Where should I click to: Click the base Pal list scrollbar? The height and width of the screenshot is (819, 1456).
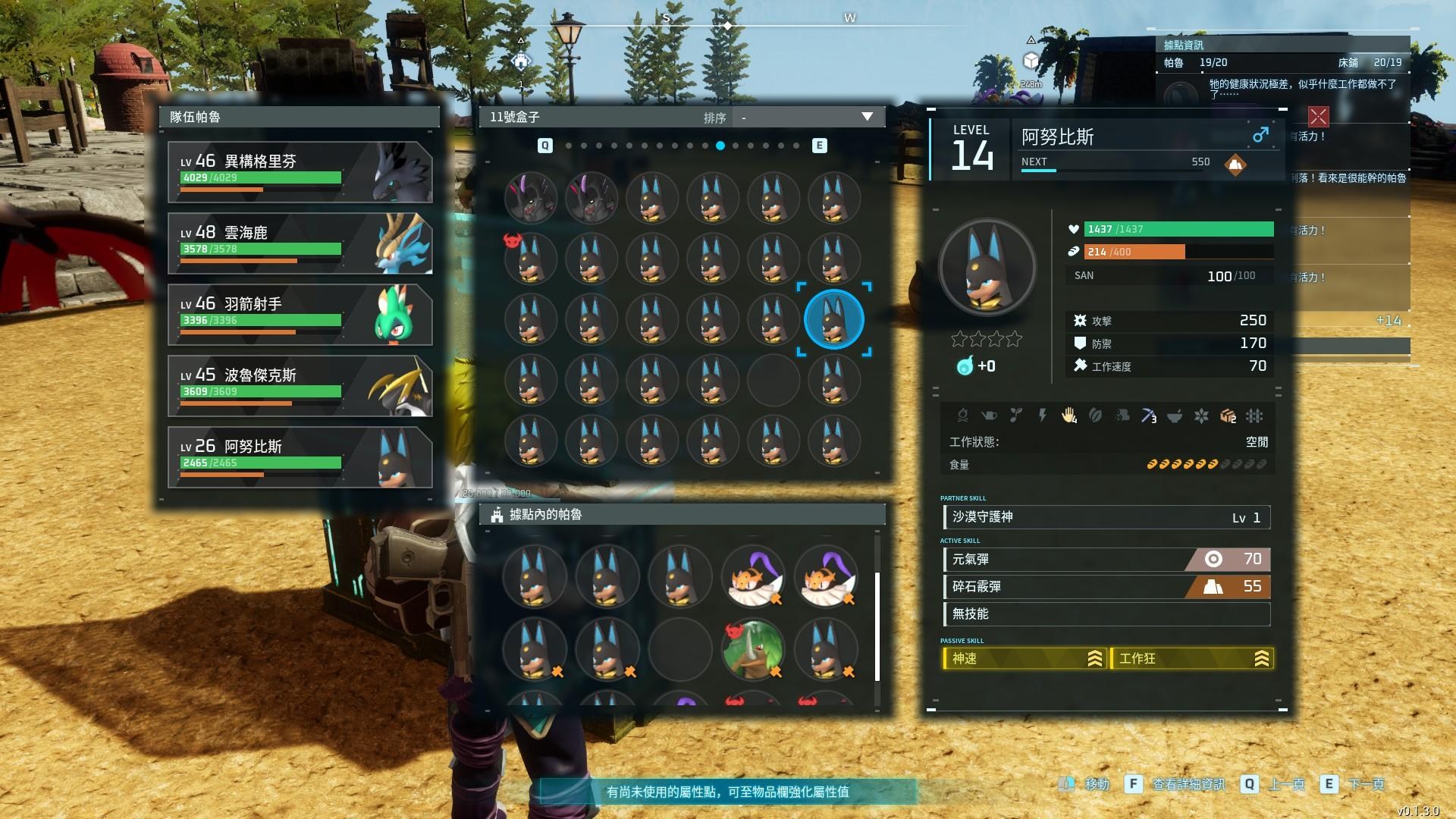877,626
